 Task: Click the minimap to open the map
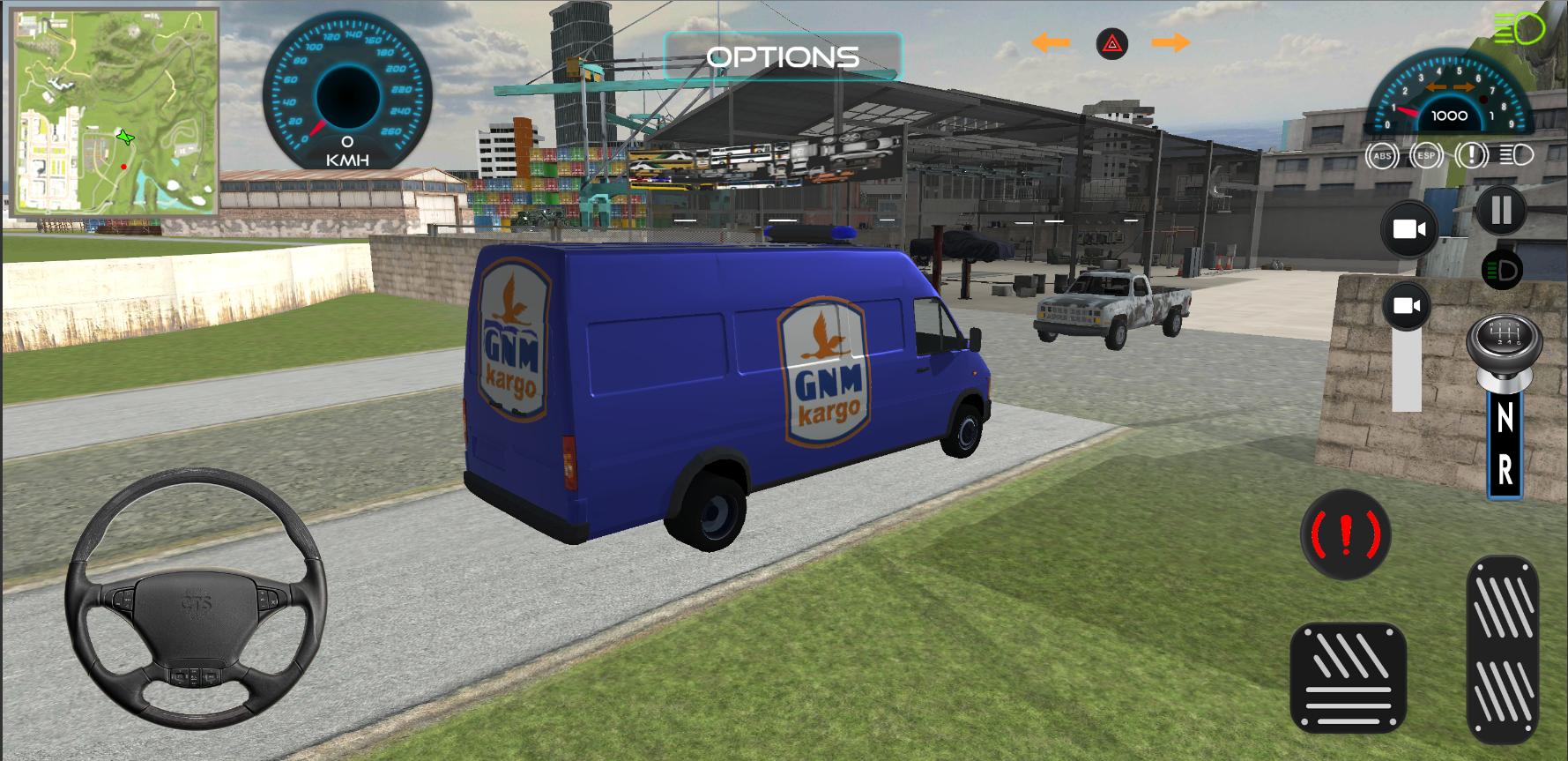115,112
